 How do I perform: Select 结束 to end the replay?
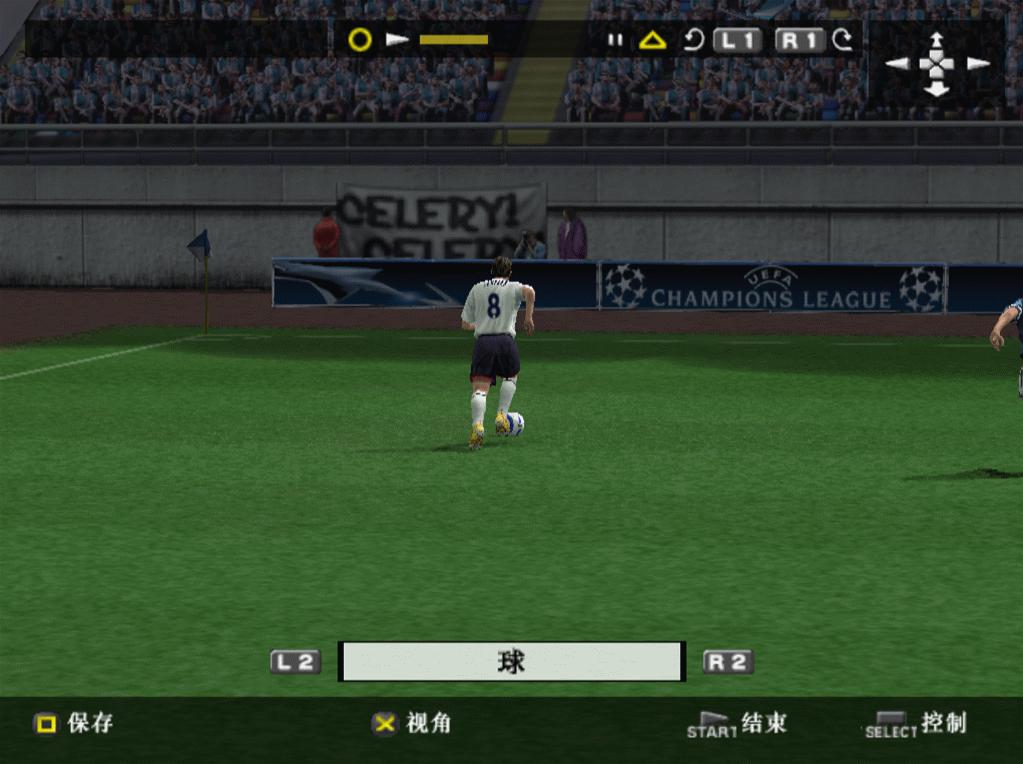coord(738,724)
